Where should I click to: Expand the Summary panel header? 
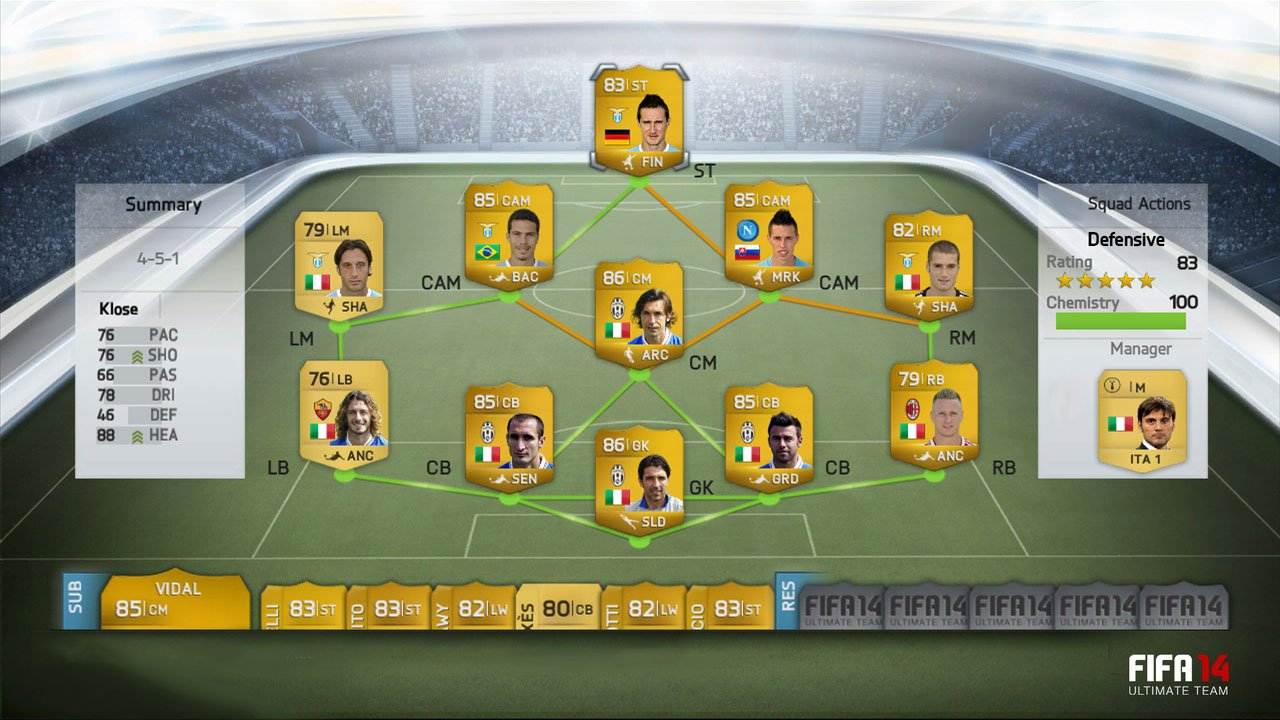pos(163,204)
